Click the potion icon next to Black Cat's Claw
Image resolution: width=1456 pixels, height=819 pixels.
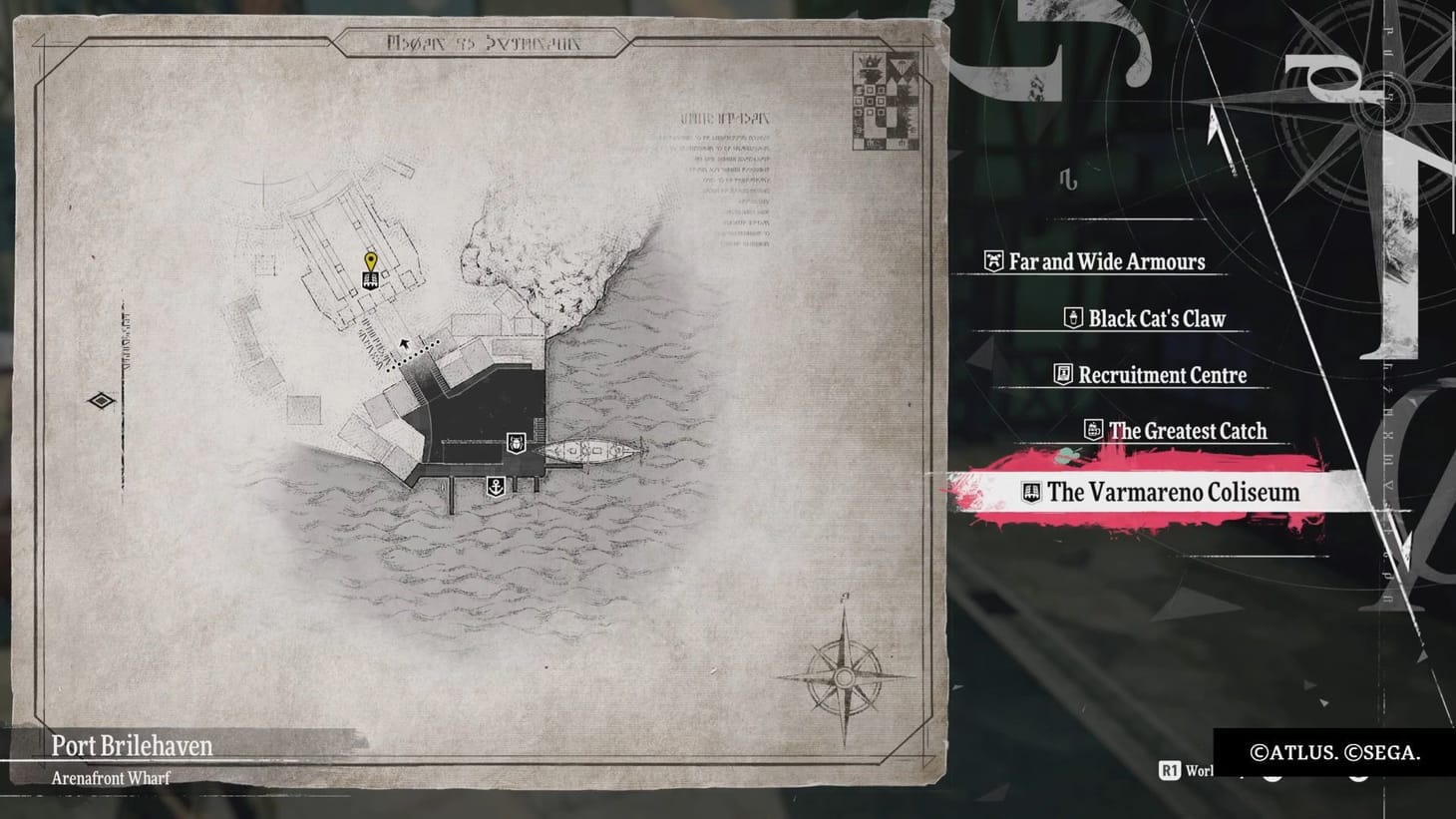1072,318
